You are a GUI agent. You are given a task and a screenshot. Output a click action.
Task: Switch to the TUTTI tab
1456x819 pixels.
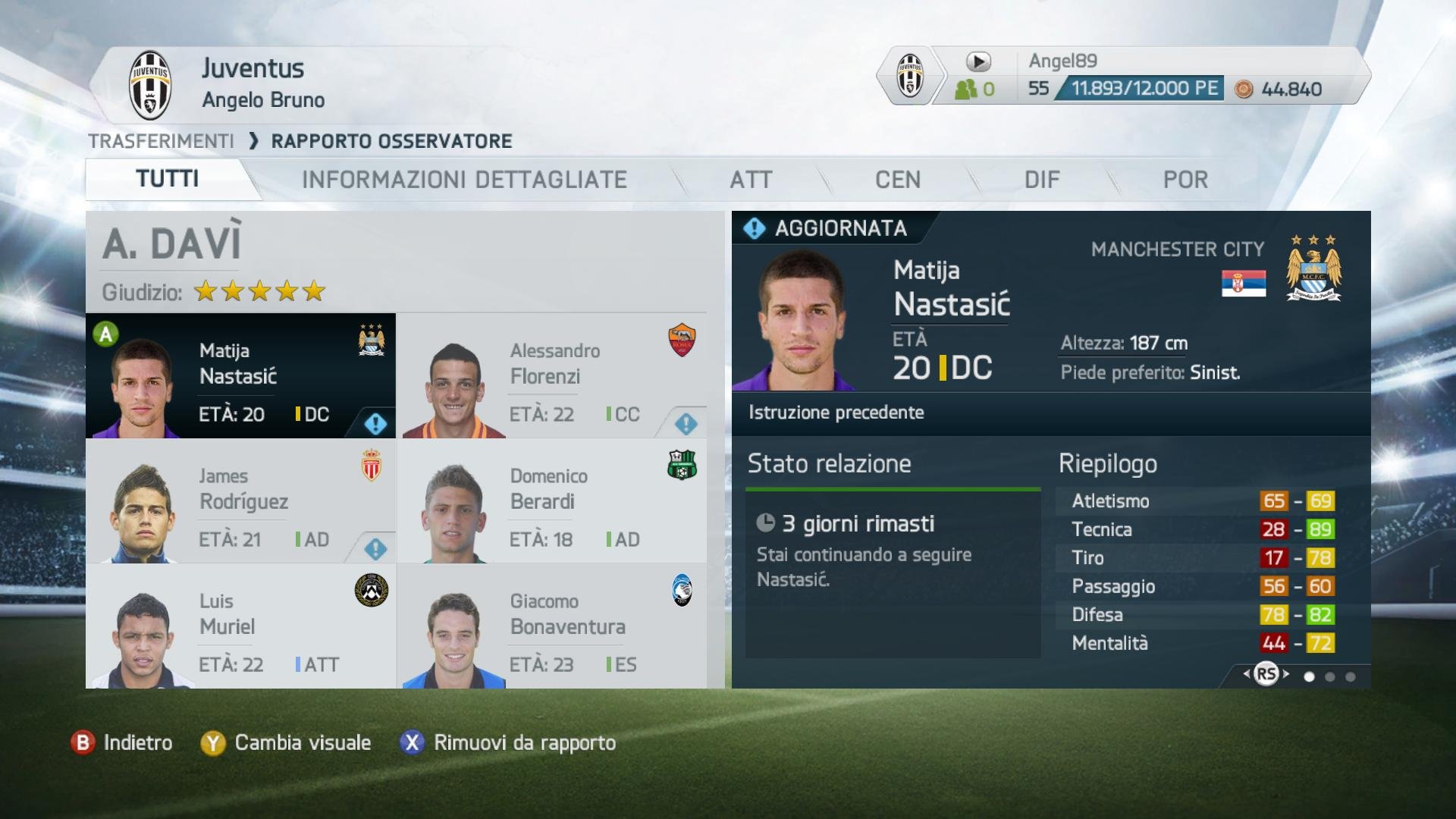point(167,180)
